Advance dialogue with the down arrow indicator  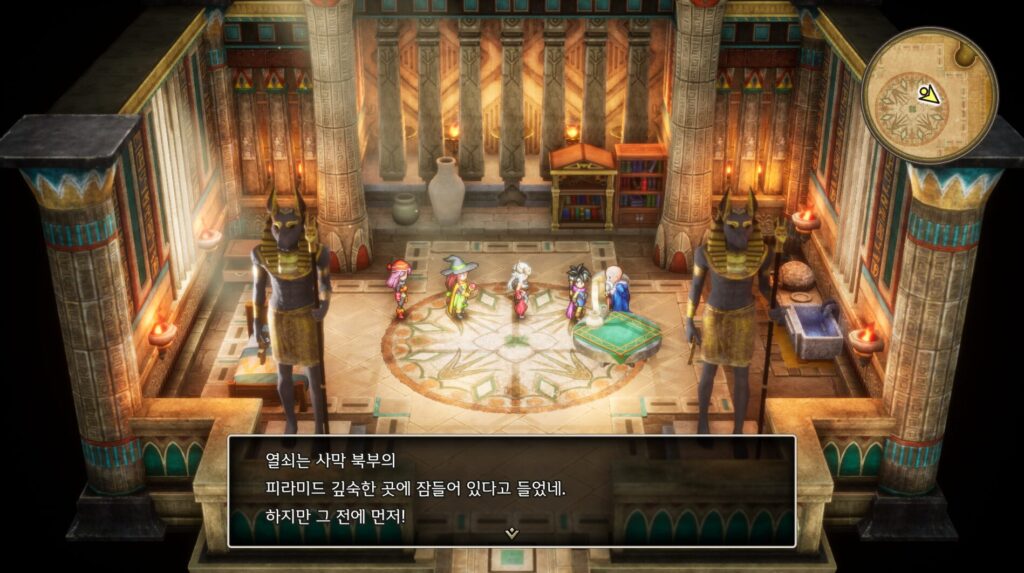(512, 533)
